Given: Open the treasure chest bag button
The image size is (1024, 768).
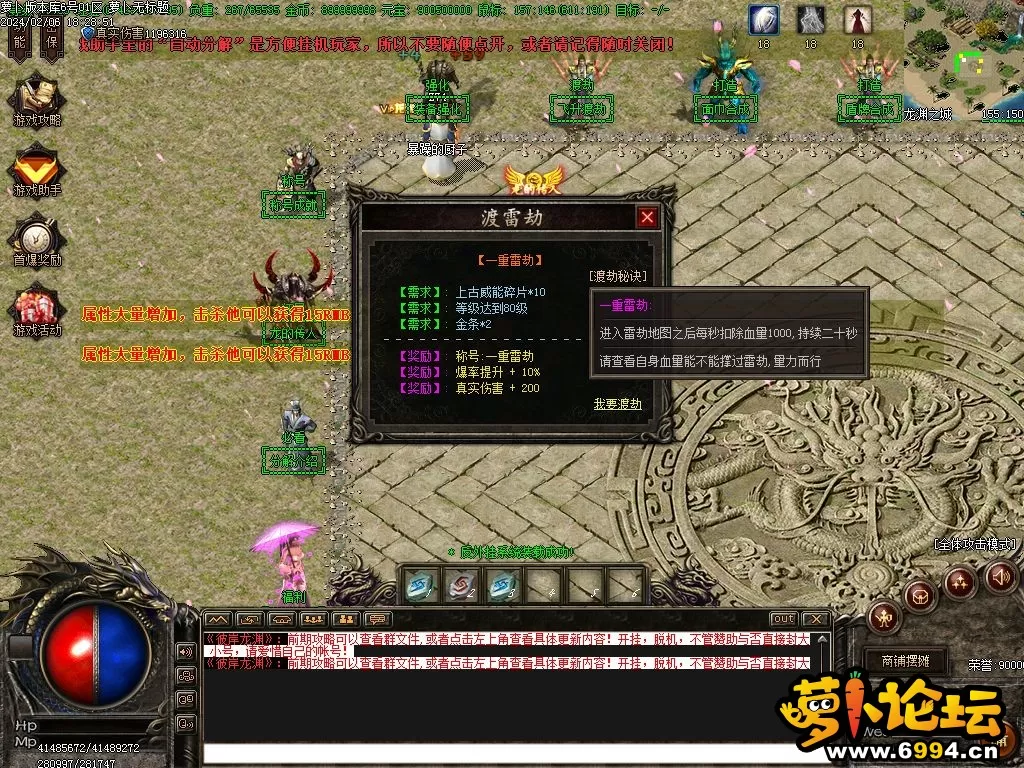Looking at the screenshot, I should pos(920,597).
